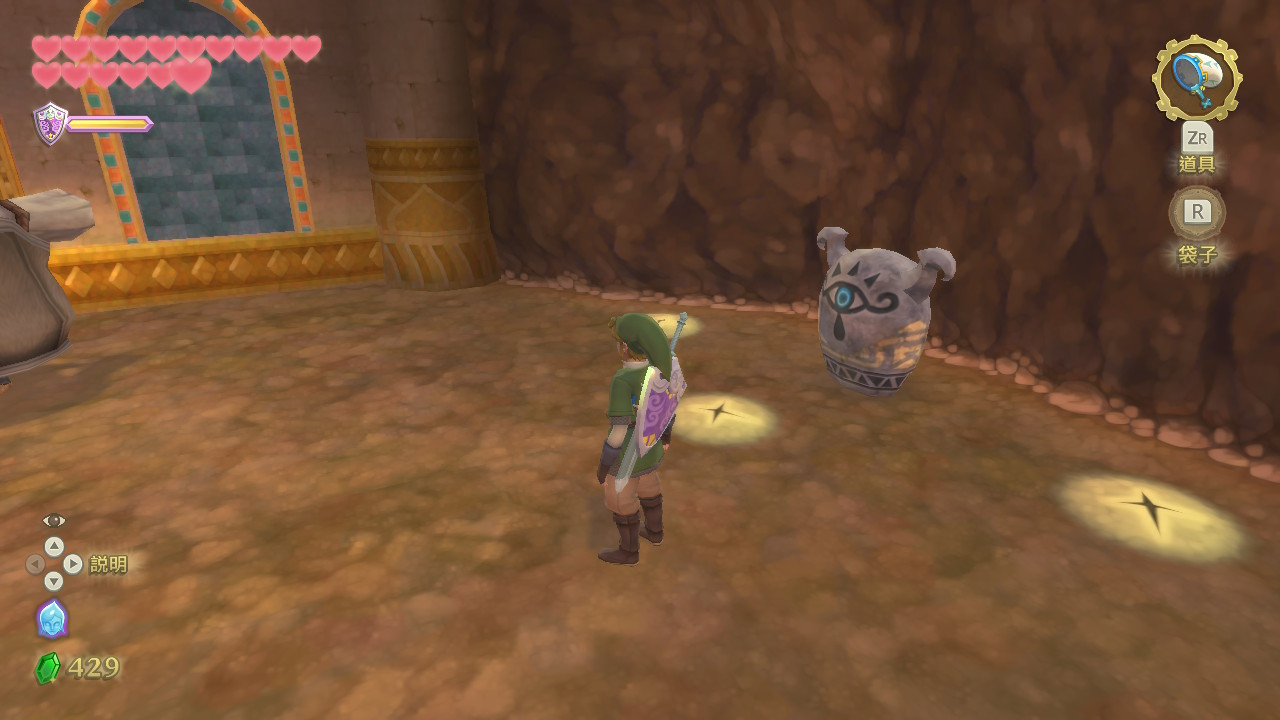The width and height of the screenshot is (1280, 720).
Task: Expand the 説明 help prompt
Action: [x=108, y=563]
